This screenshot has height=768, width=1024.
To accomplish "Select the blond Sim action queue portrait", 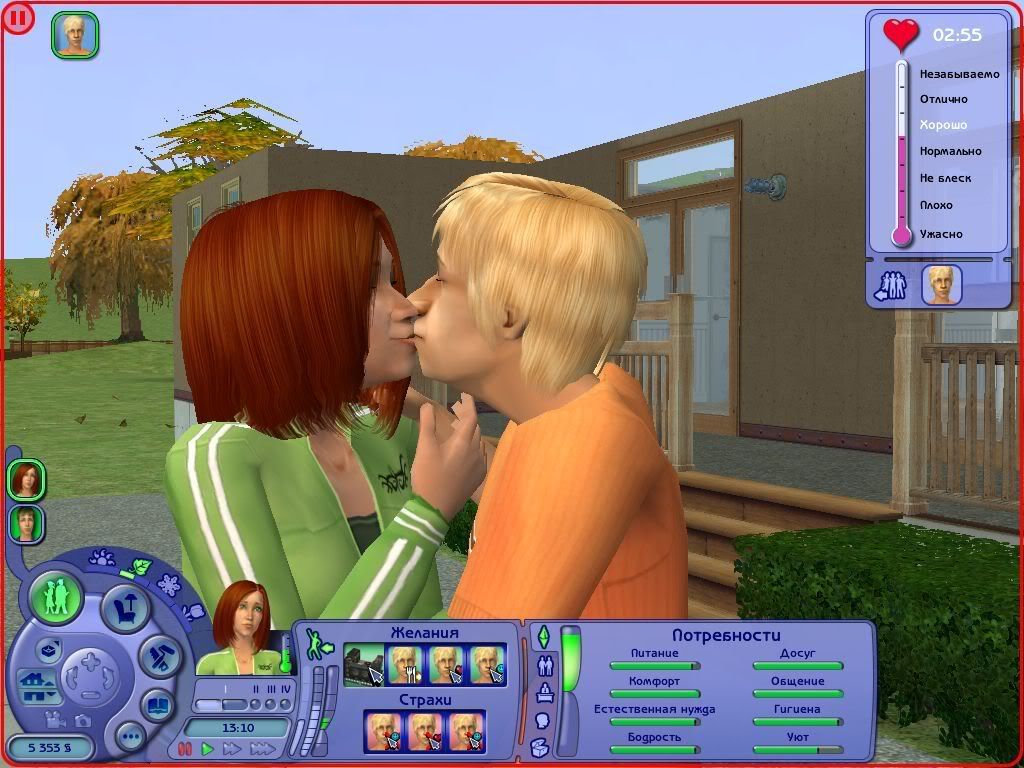I will pos(75,35).
